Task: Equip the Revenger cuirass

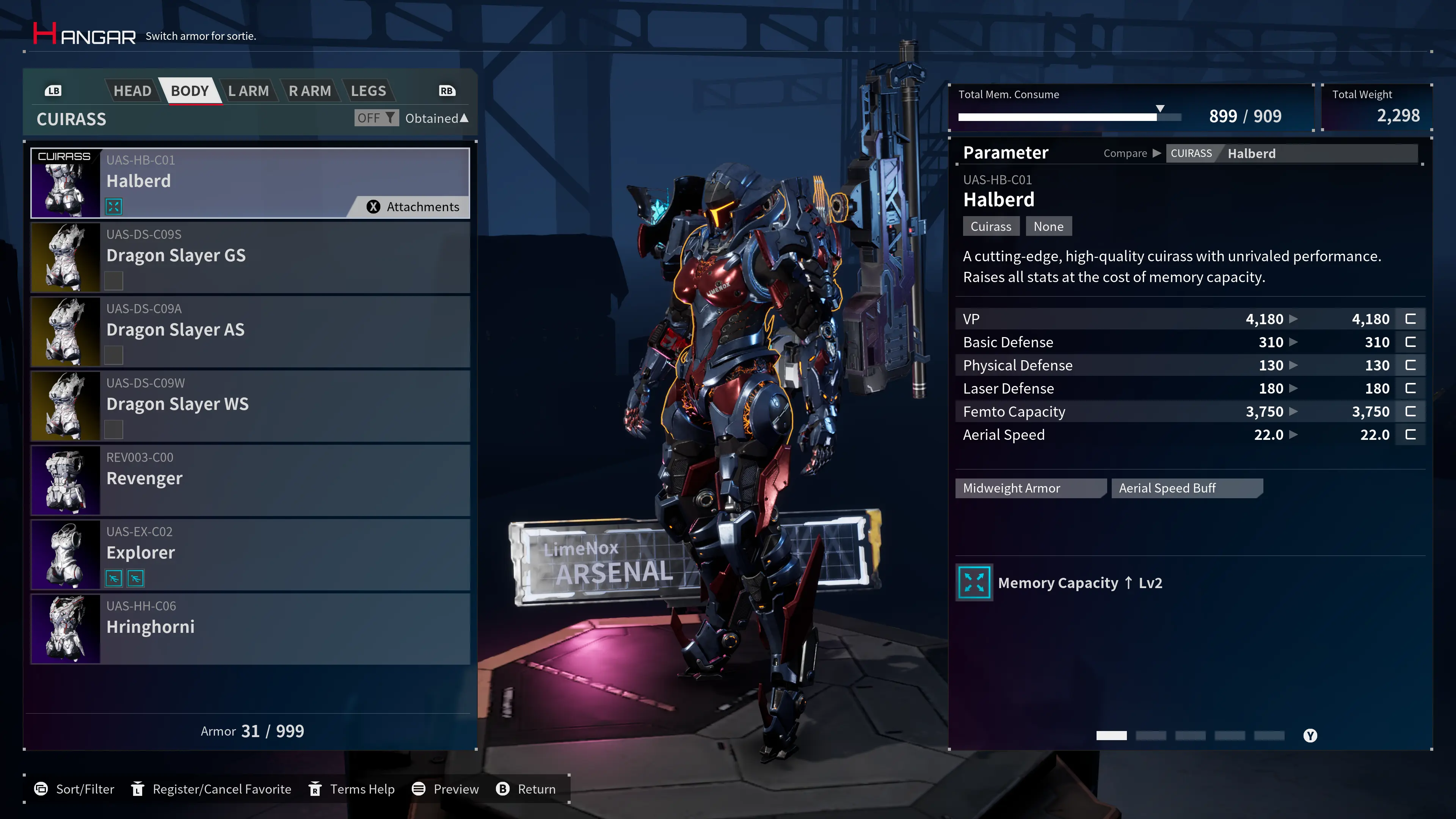Action: pyautogui.click(x=250, y=480)
